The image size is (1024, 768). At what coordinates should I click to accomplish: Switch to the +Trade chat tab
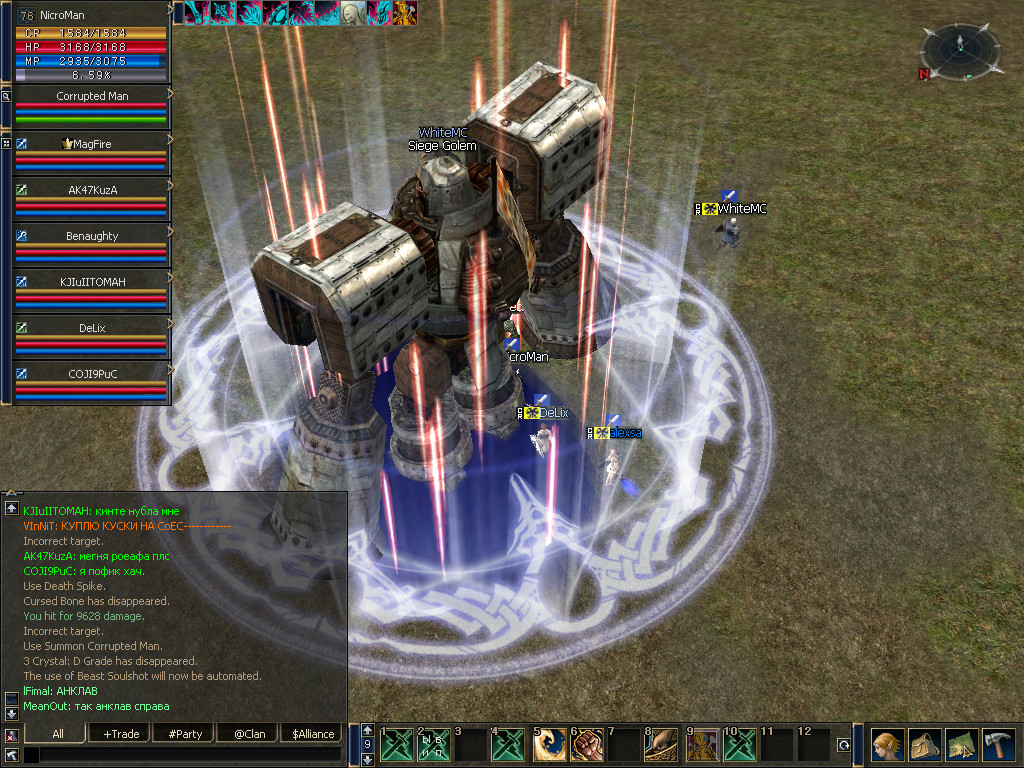pyautogui.click(x=121, y=734)
